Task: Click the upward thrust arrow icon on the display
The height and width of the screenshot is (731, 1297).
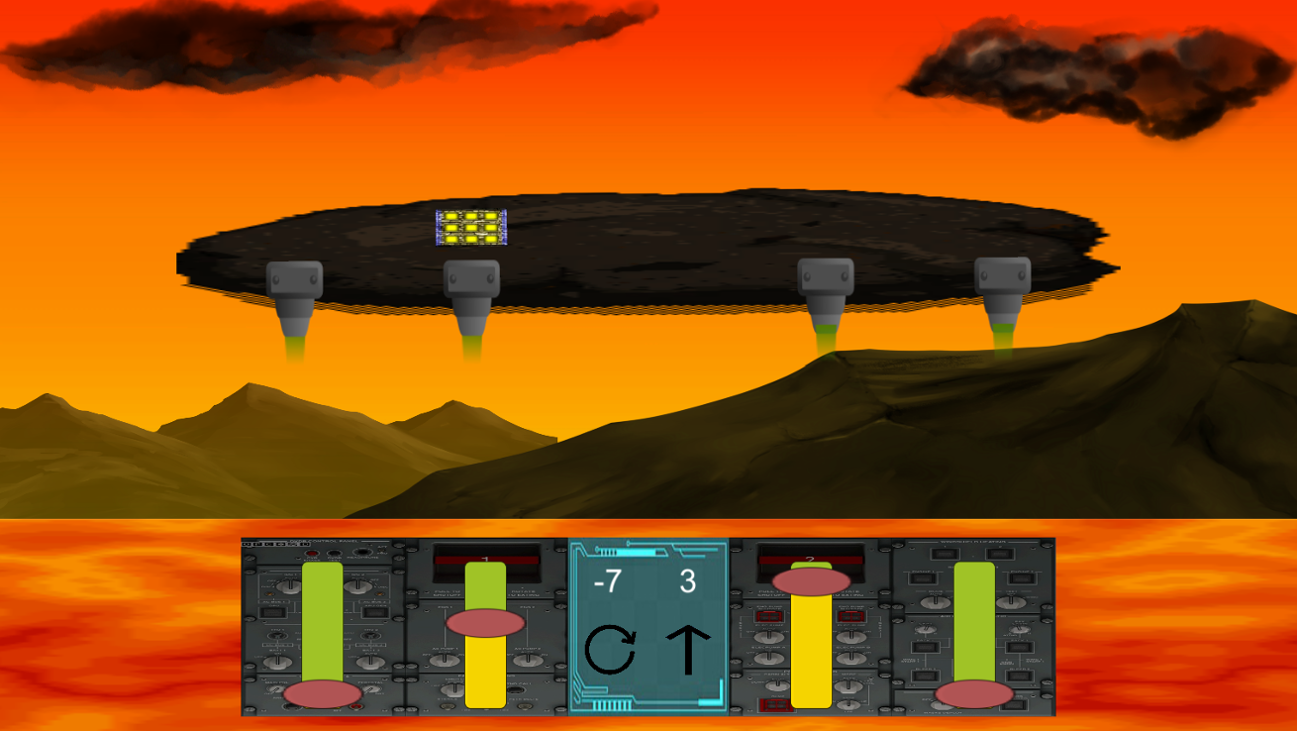Action: coord(689,650)
